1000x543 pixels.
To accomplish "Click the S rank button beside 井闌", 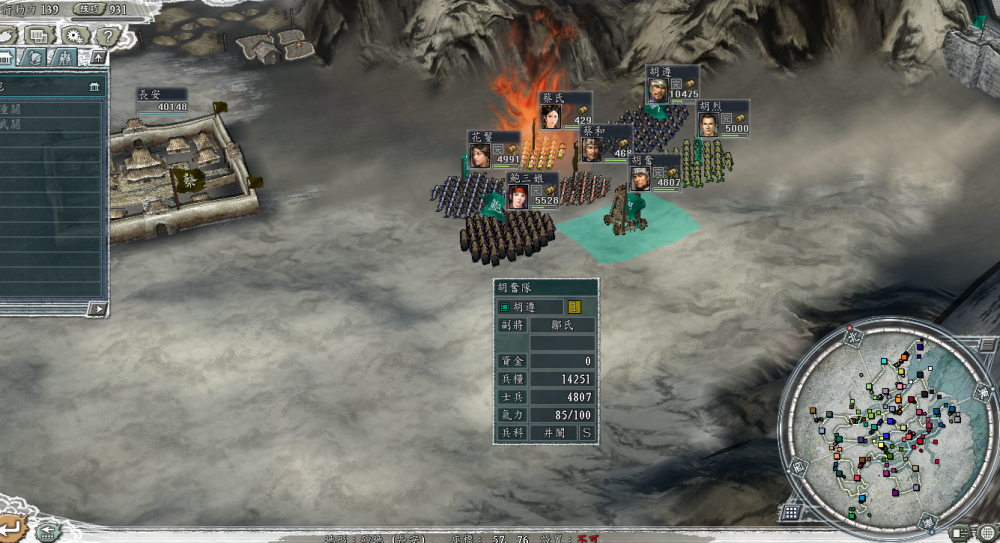I will [x=586, y=432].
